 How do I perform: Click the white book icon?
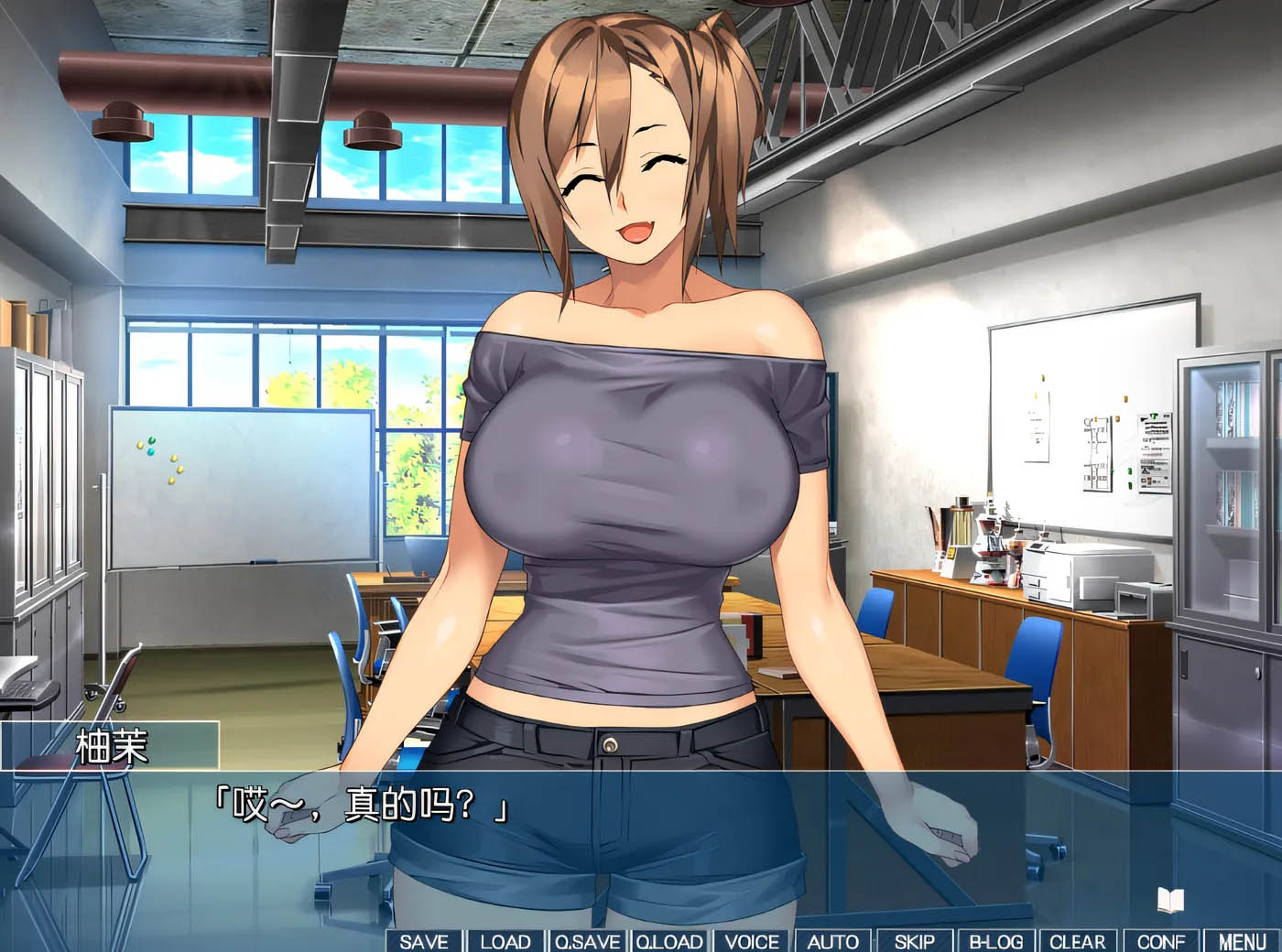1170,901
